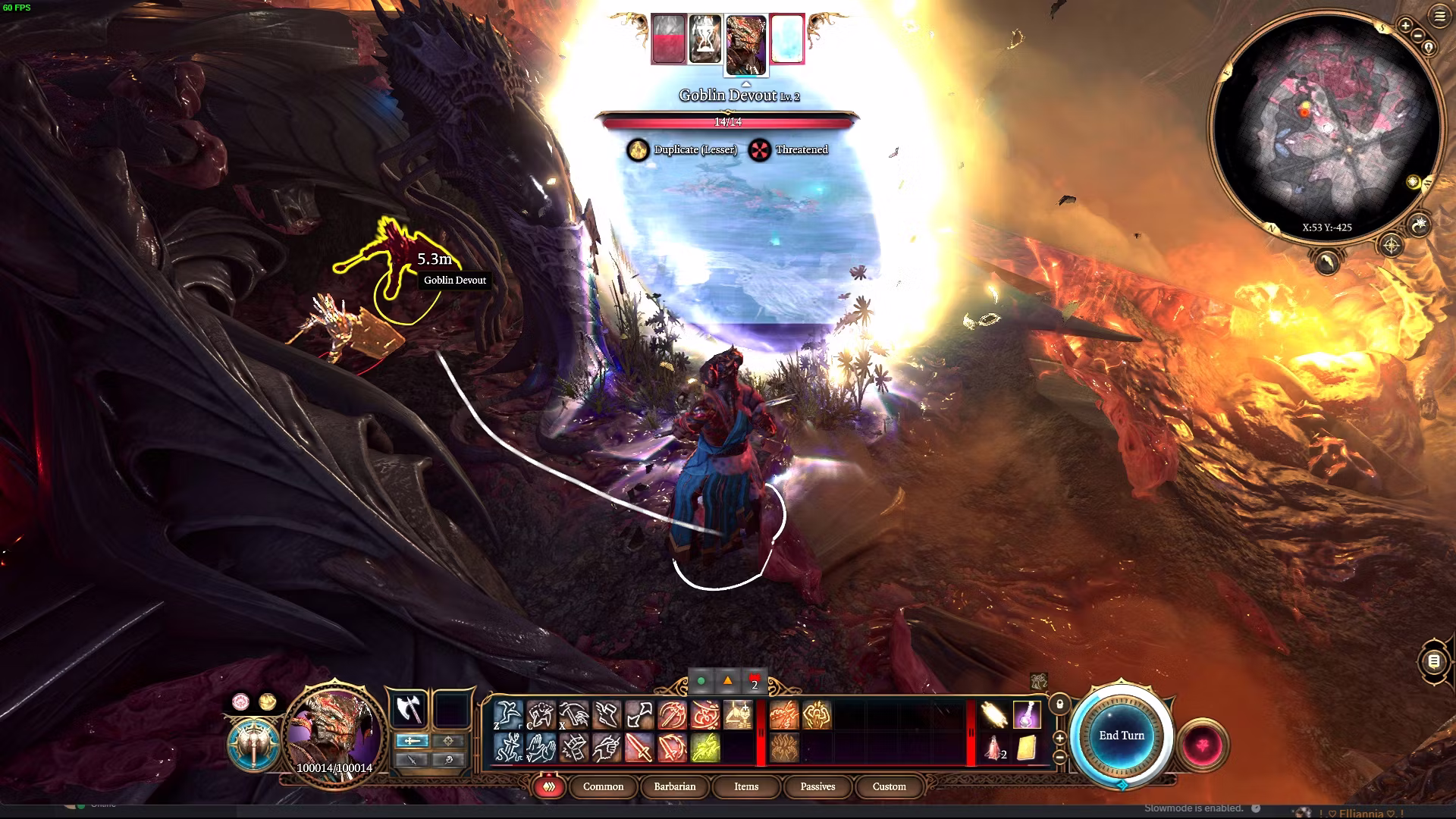Click the red toggle left of Common
The width and height of the screenshot is (1456, 819).
549,787
